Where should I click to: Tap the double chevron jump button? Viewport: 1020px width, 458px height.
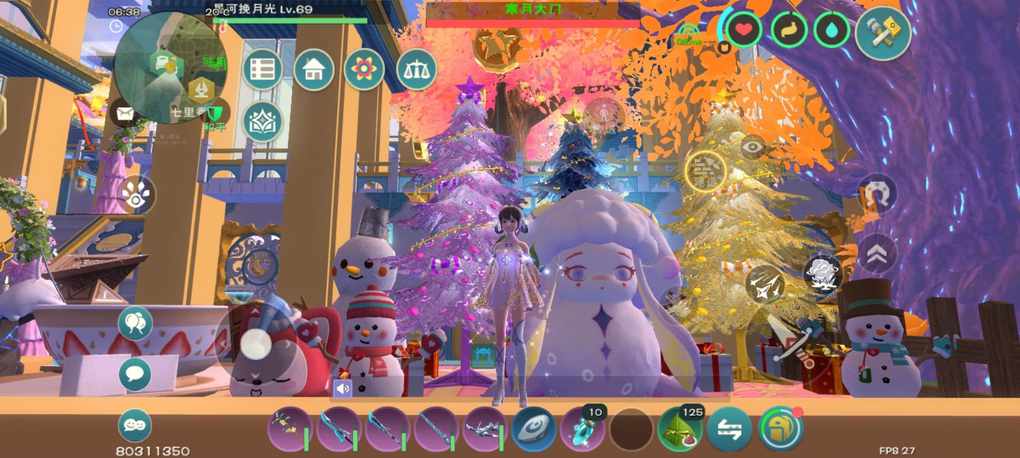coord(877,253)
